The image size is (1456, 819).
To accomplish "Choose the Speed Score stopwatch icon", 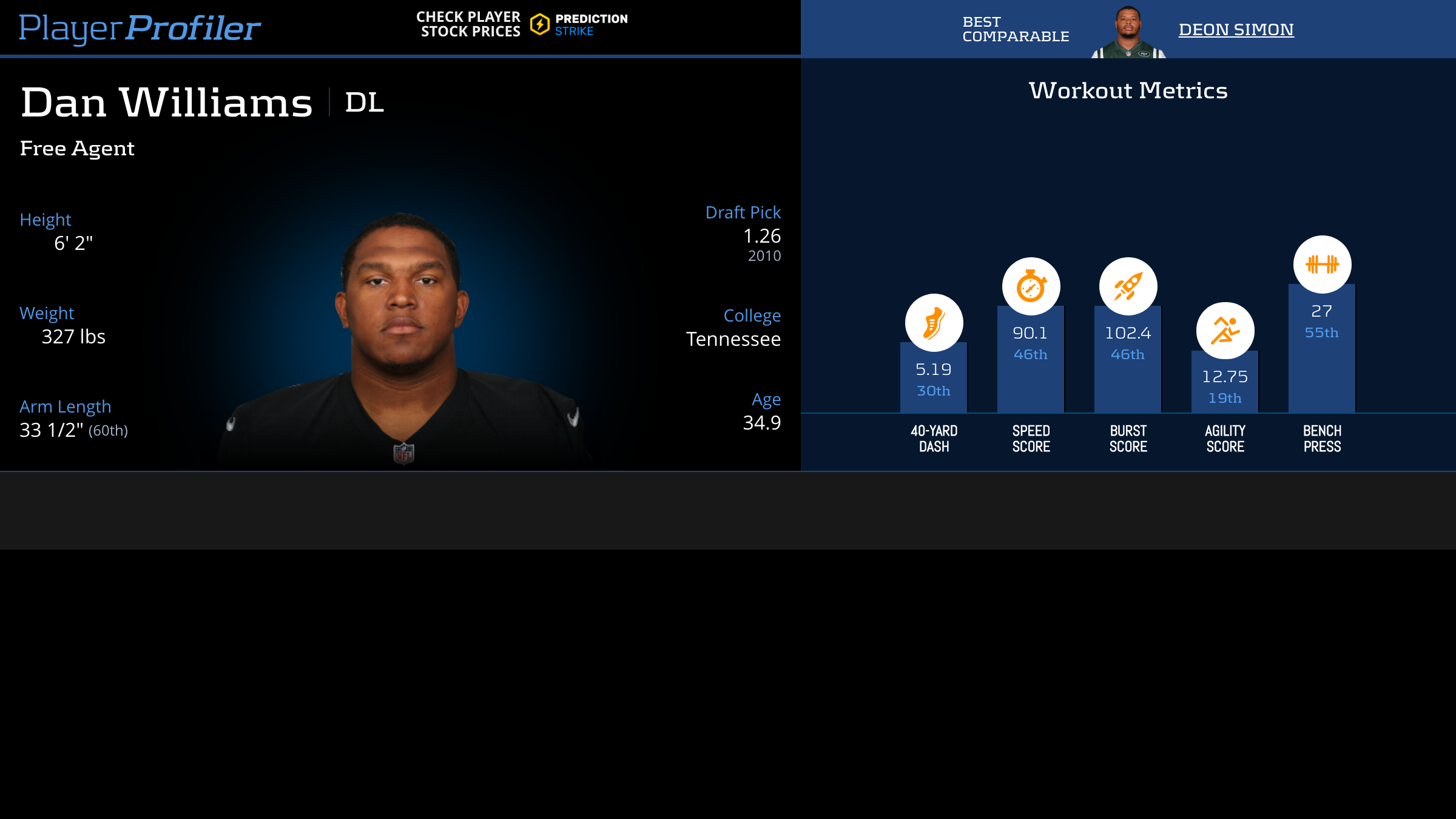I will point(1031,286).
